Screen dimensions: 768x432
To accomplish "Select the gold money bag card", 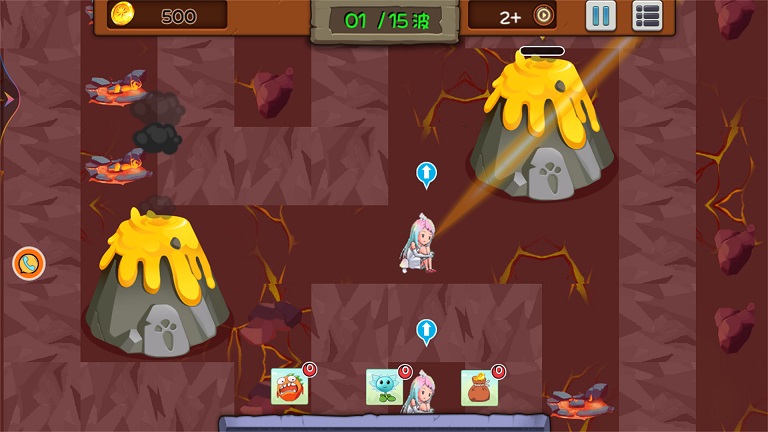I will tap(479, 387).
